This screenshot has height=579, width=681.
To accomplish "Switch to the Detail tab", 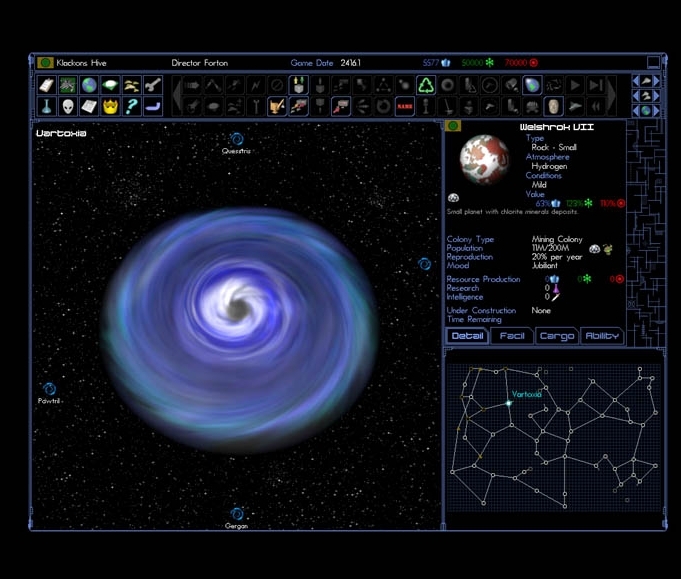I will pos(467,336).
